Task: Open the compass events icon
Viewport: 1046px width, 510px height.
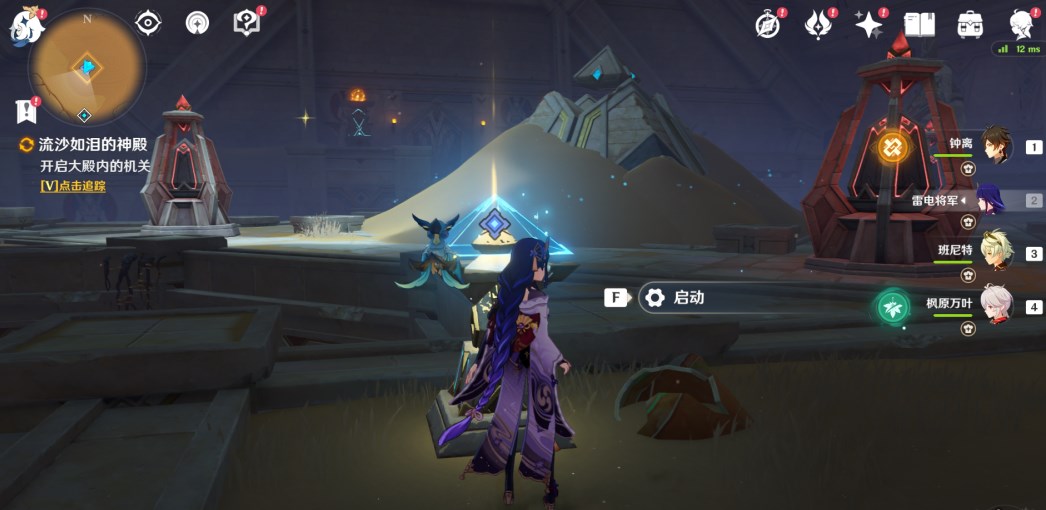Action: 768,25
